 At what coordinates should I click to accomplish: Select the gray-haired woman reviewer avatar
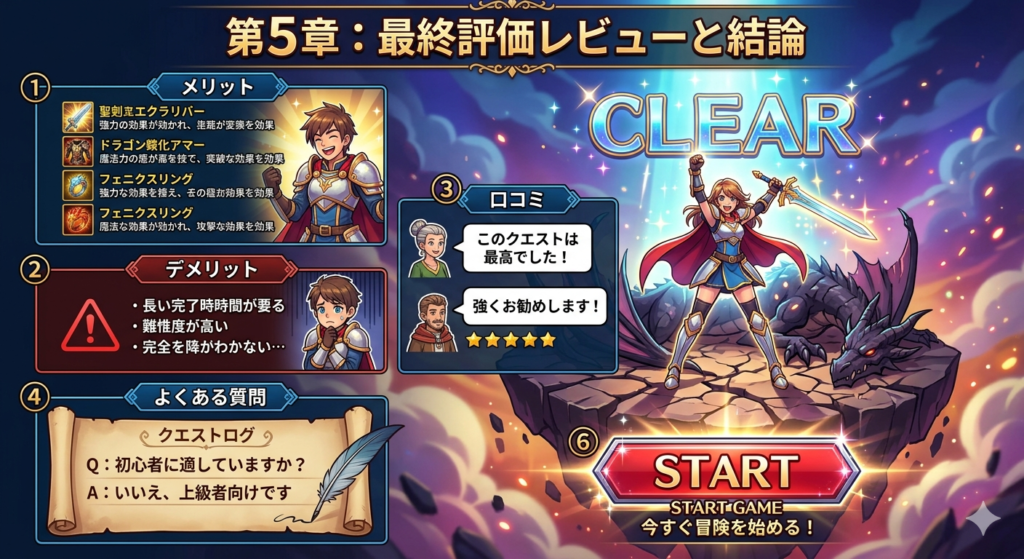pyautogui.click(x=430, y=249)
